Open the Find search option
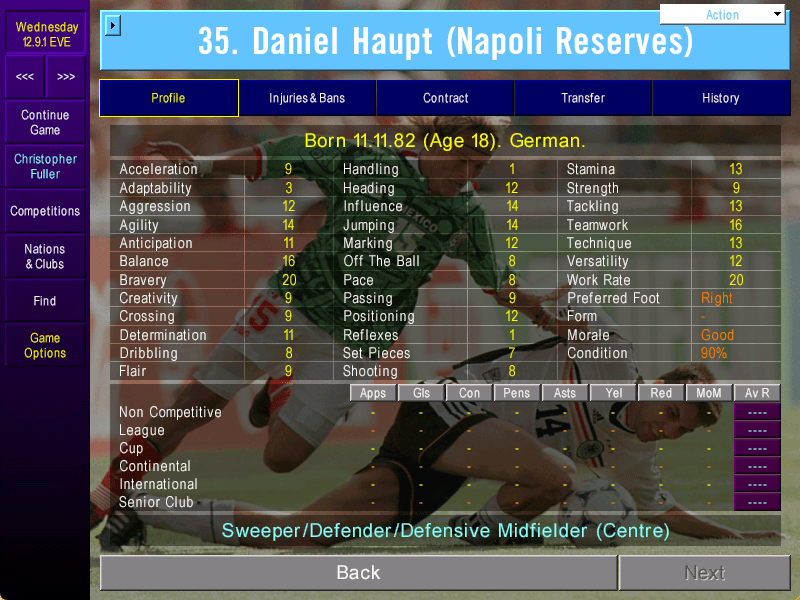The image size is (800, 600). tap(45, 301)
